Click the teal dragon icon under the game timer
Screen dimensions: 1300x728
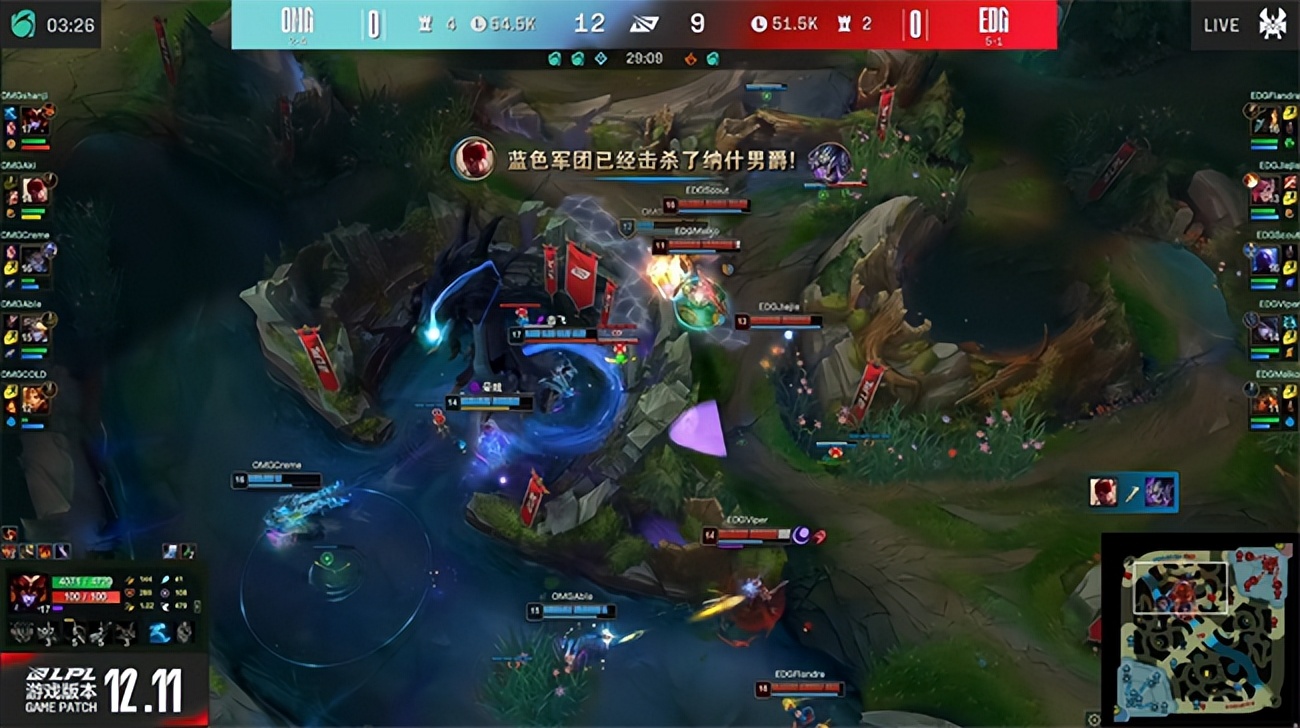[558, 61]
